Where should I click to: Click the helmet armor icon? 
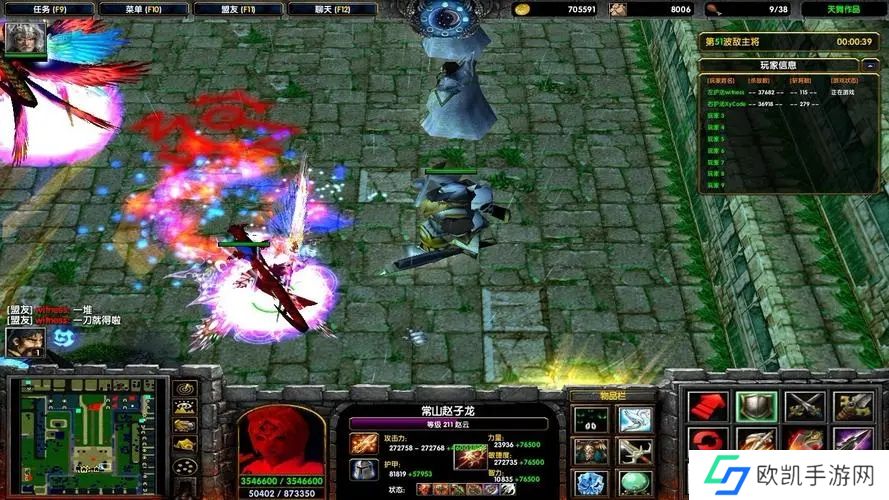click(x=363, y=468)
